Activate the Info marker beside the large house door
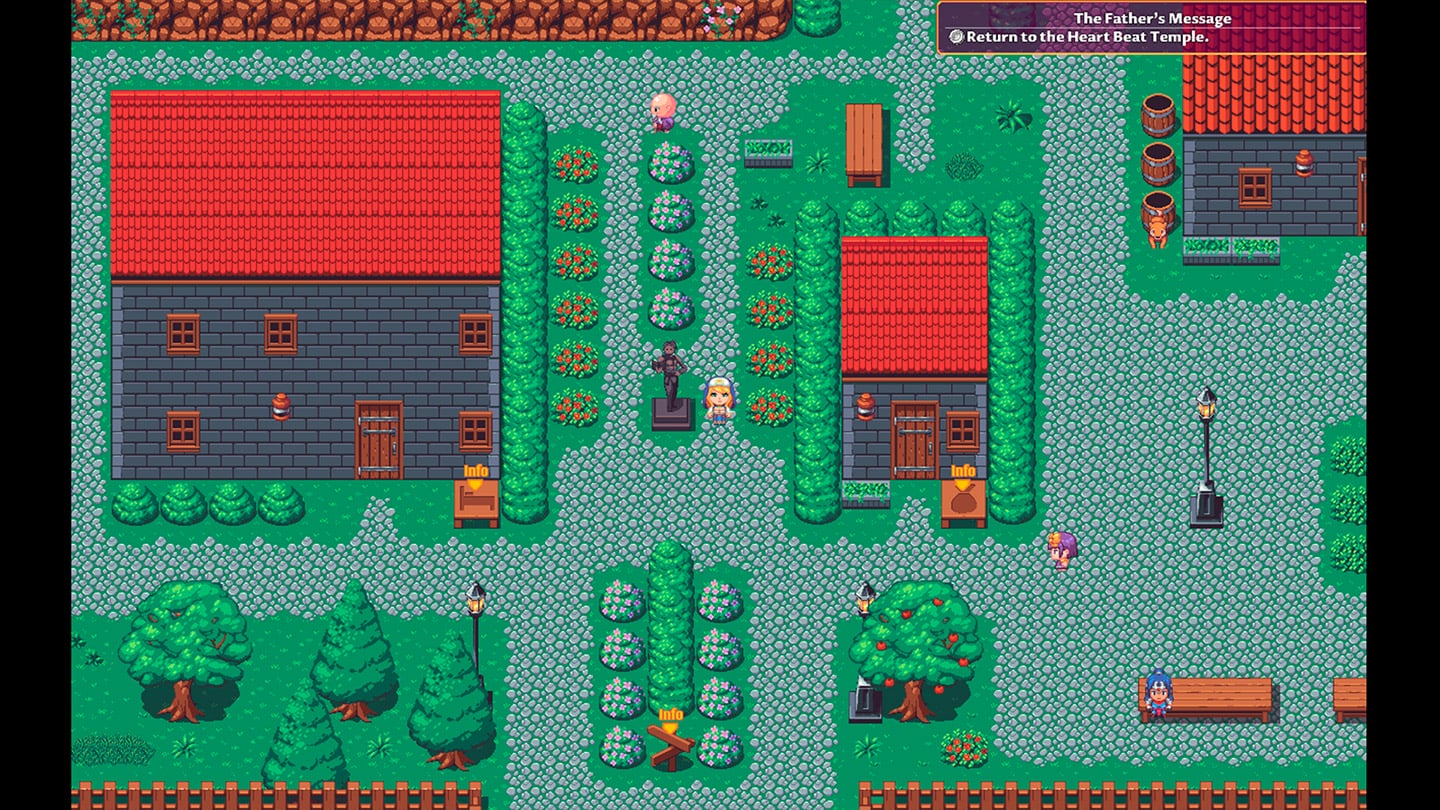The width and height of the screenshot is (1440, 810). point(476,472)
